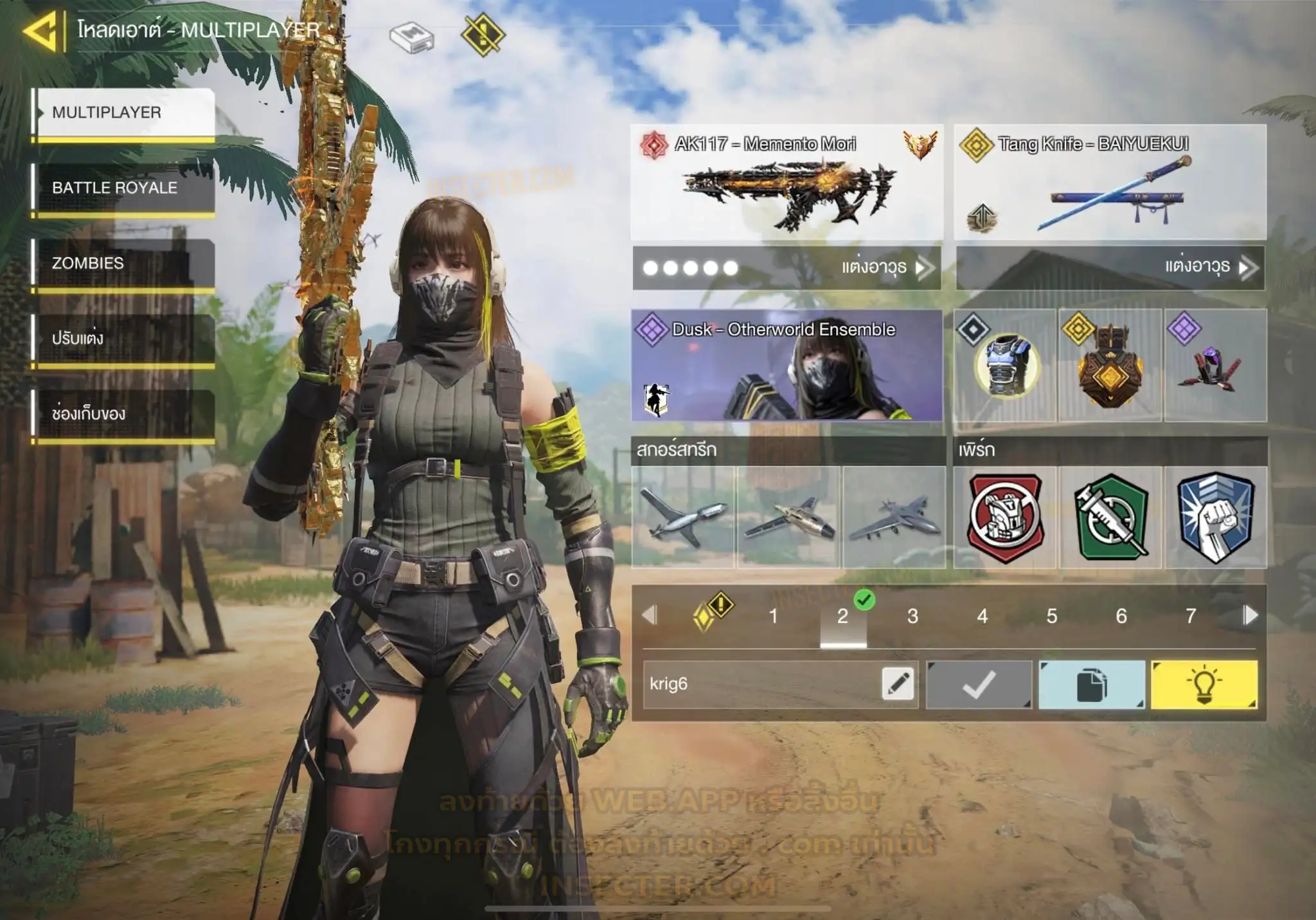This screenshot has width=1316, height=920.
Task: Edit the krig6 loadout name
Action: 898,683
